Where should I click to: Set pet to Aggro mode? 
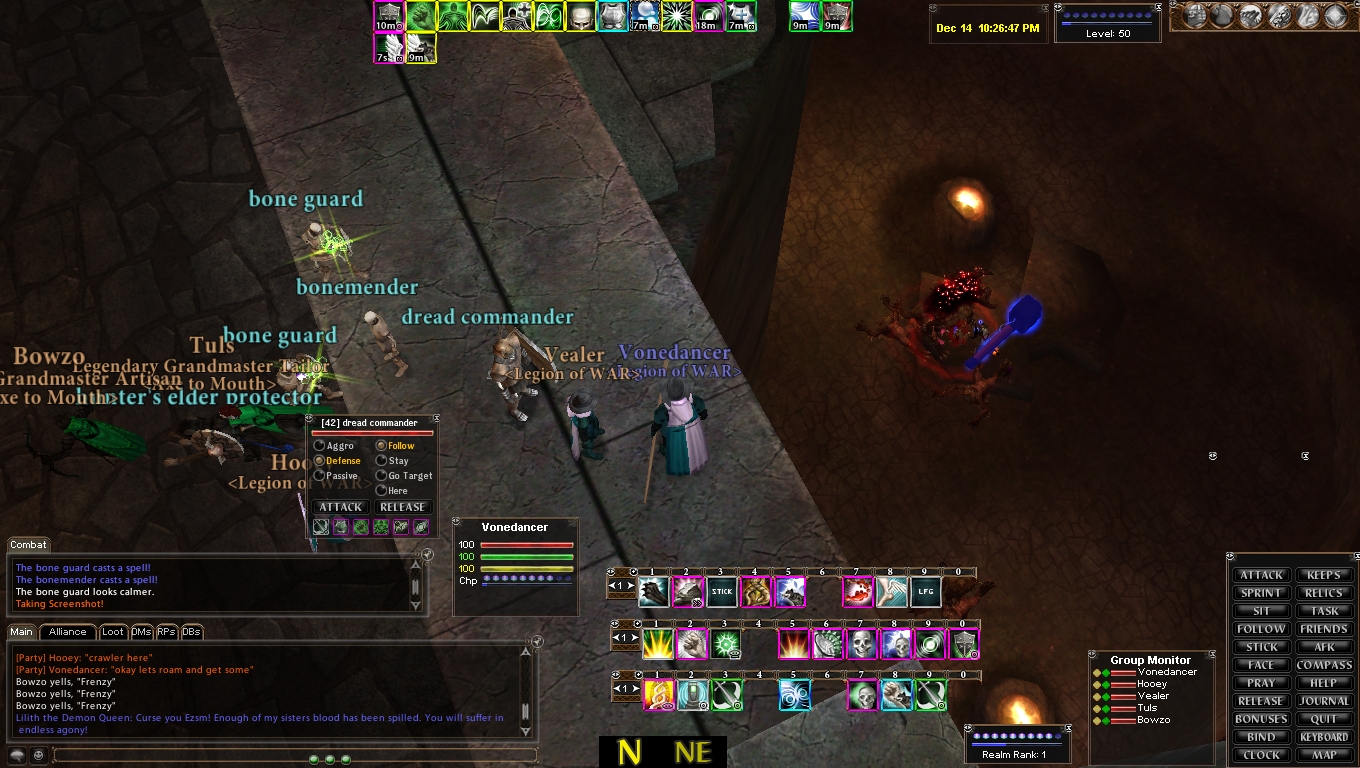tap(320, 446)
